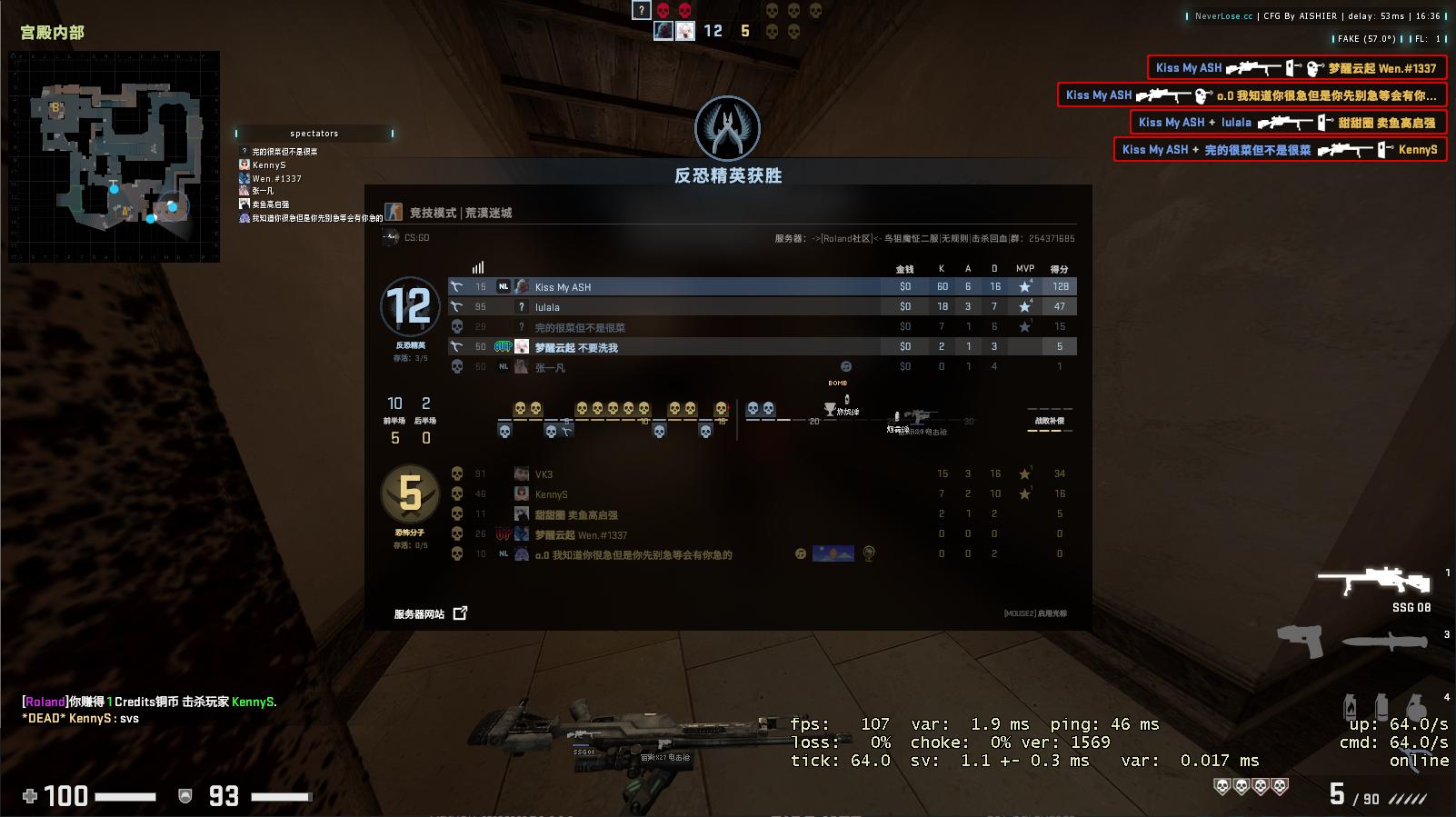The width and height of the screenshot is (1456, 817).
Task: Click the music kit note icon on 张一凡's row
Action: click(x=845, y=367)
